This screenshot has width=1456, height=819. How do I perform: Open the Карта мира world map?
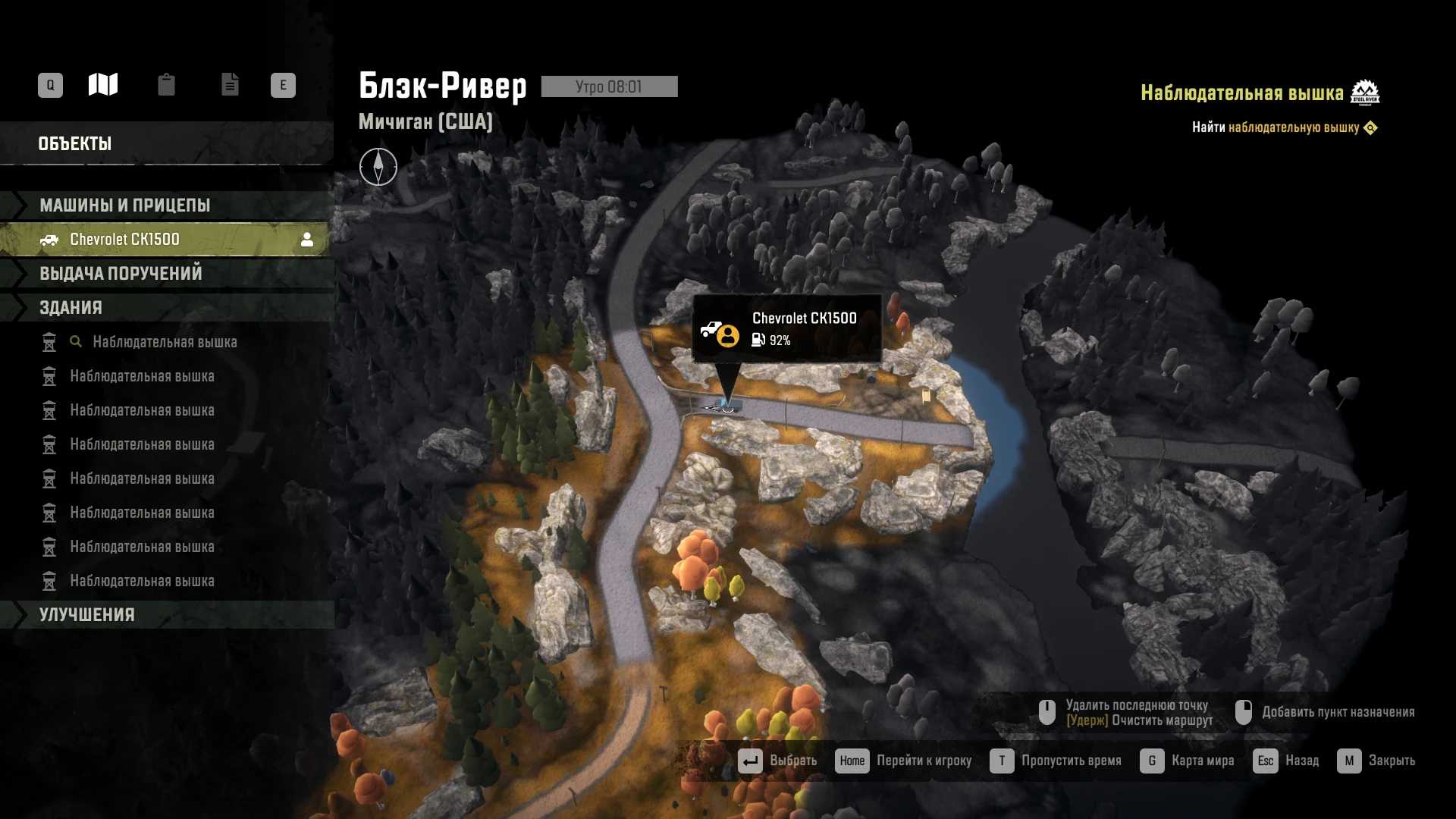[1188, 761]
